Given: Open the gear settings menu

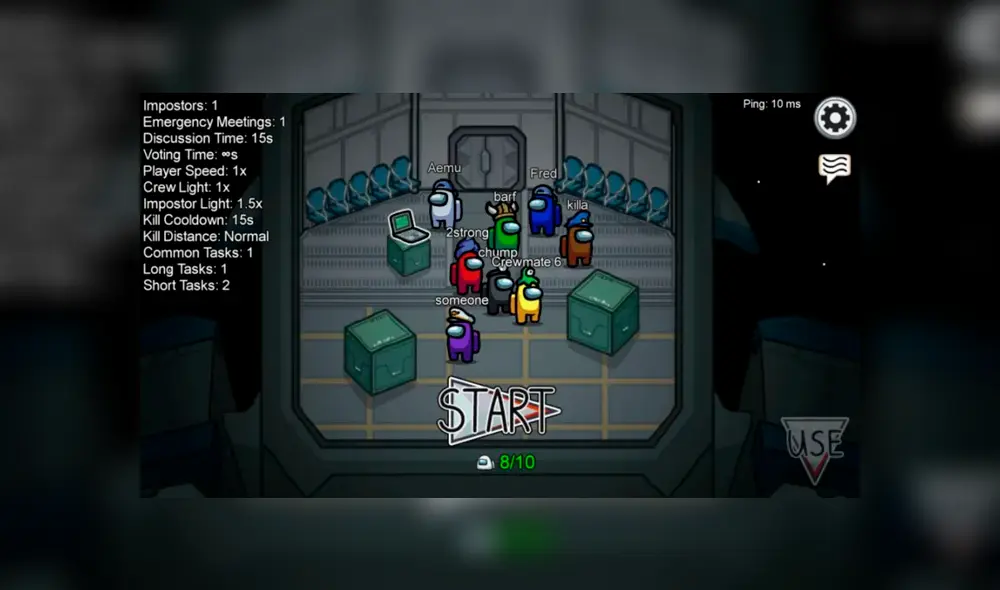Looking at the screenshot, I should coord(835,119).
